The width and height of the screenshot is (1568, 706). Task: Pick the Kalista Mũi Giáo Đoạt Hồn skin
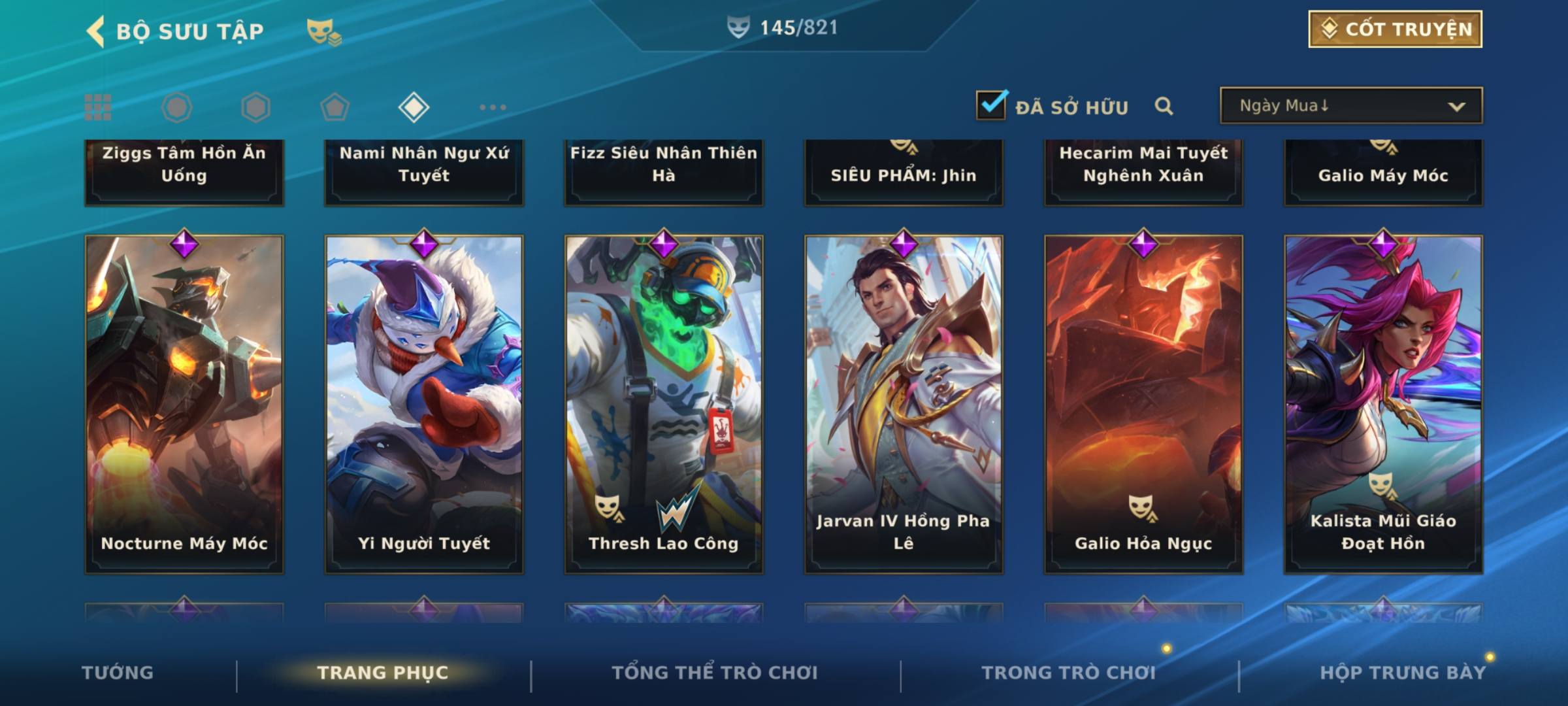tap(1383, 404)
